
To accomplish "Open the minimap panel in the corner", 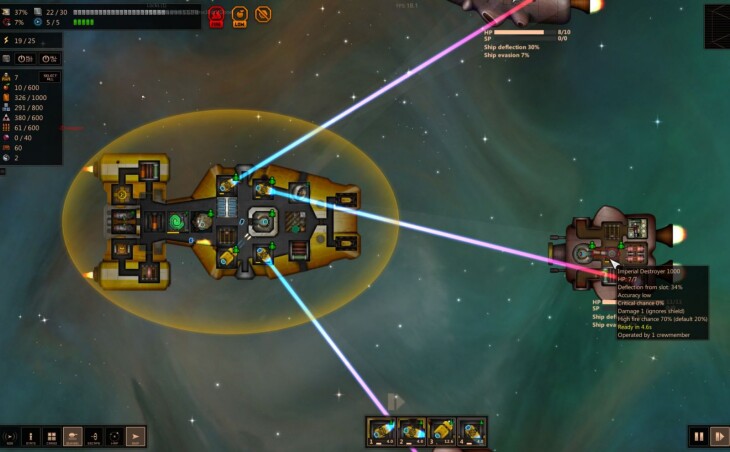I will (716, 27).
